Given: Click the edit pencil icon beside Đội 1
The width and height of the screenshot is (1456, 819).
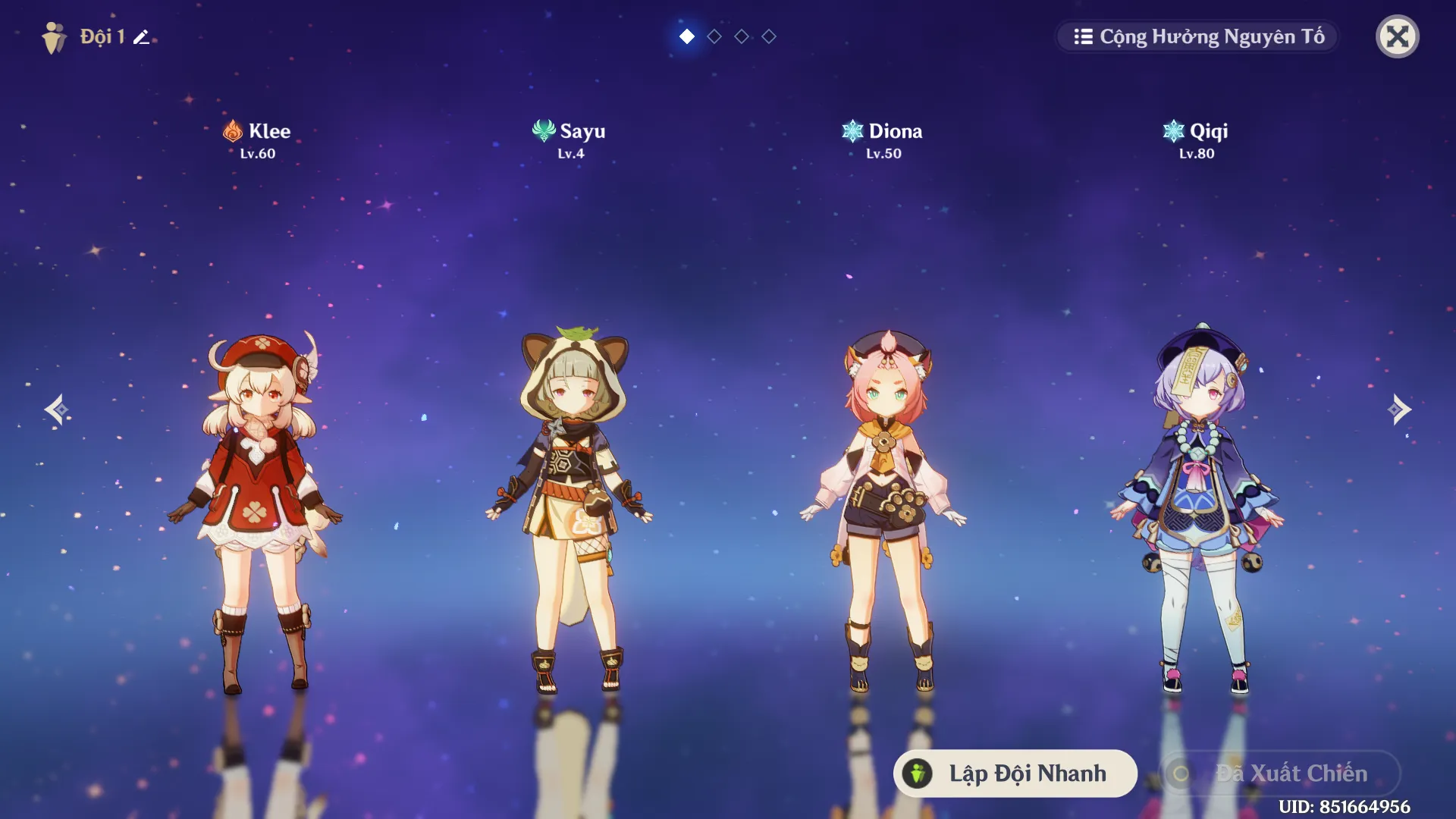Looking at the screenshot, I should tap(141, 36).
